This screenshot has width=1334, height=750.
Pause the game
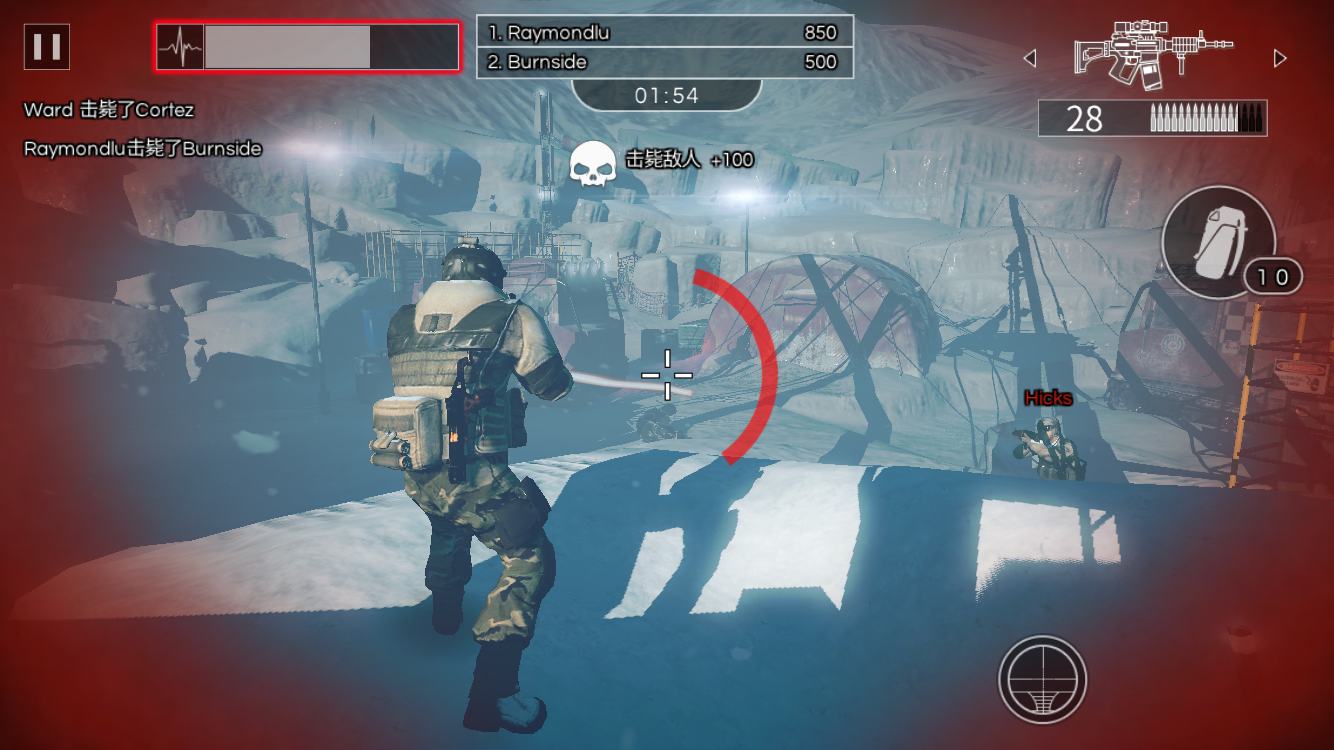[47, 47]
